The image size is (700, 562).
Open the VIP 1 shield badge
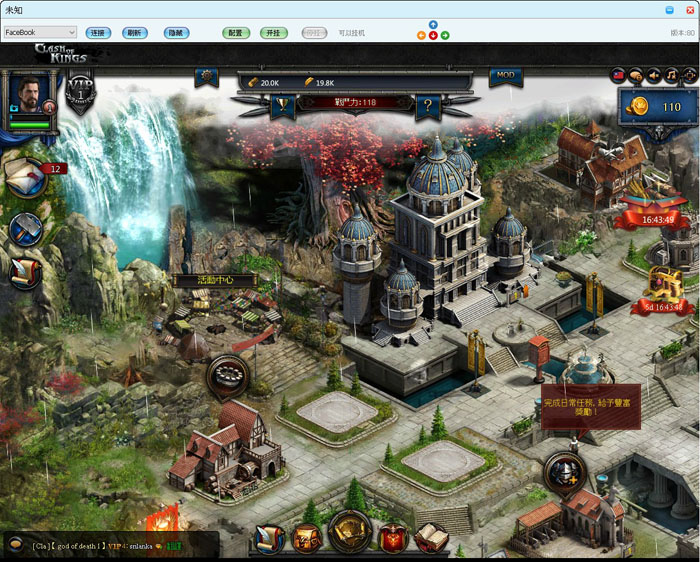[x=81, y=96]
